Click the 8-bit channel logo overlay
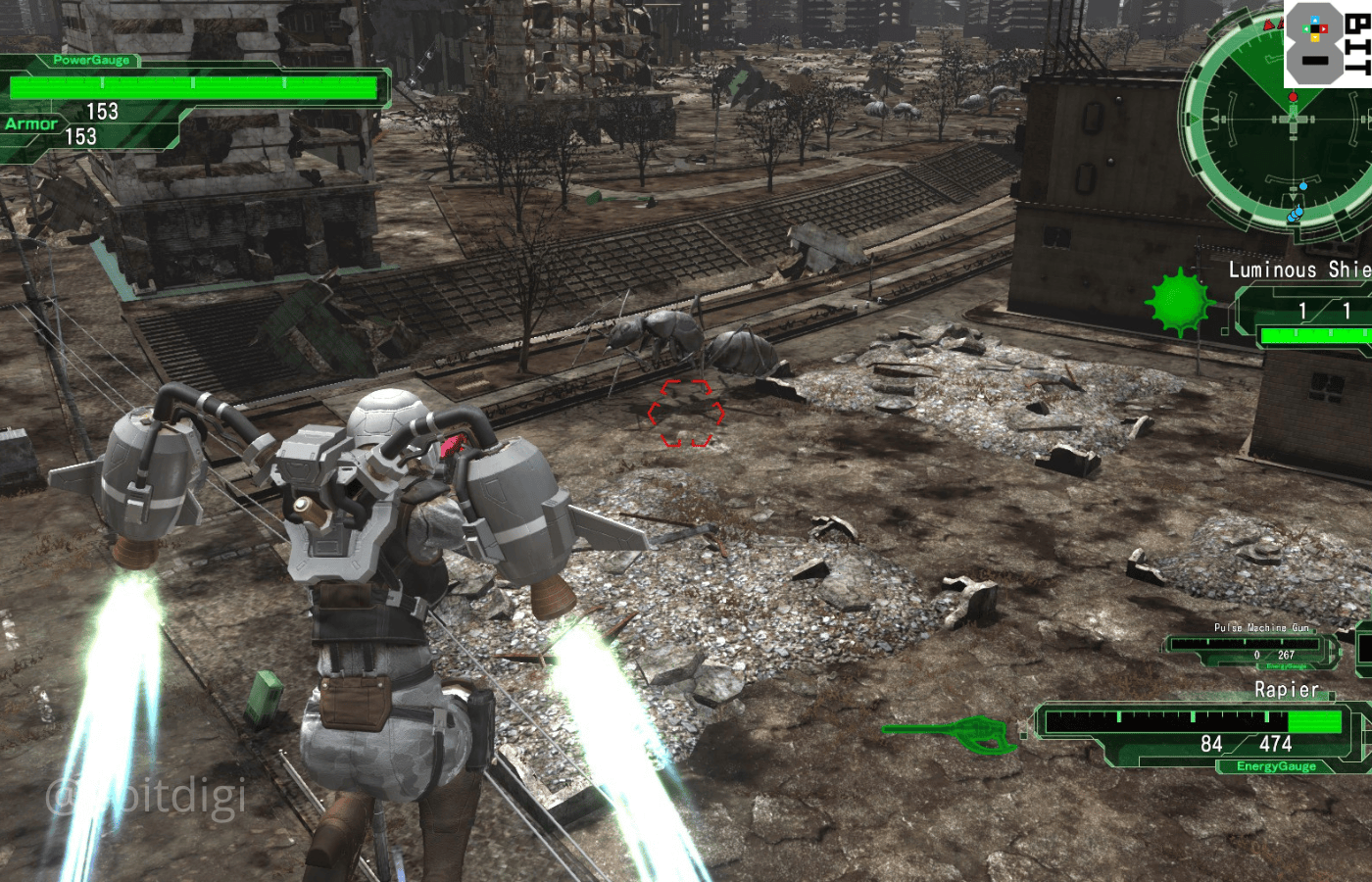 click(x=1326, y=44)
